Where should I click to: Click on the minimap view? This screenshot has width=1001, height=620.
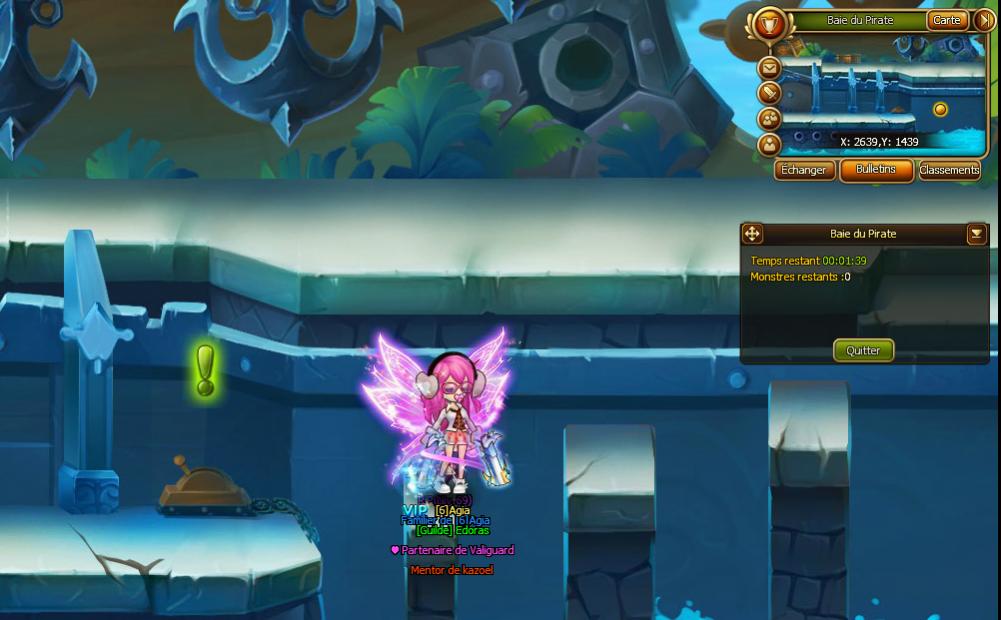point(880,100)
